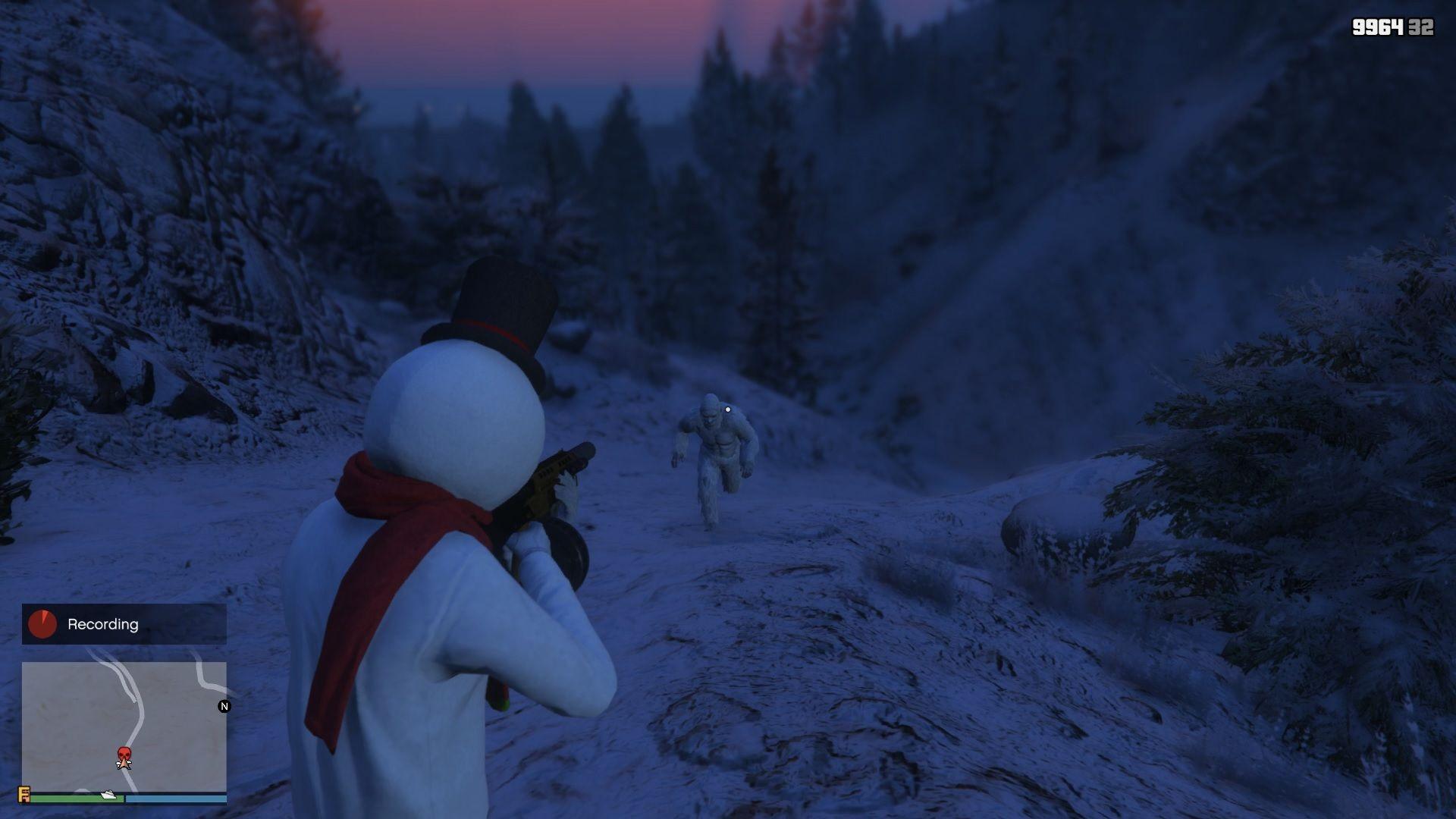Viewport: 1456px width, 819px height.
Task: Expand the Recording status banner
Action: pyautogui.click(x=124, y=624)
